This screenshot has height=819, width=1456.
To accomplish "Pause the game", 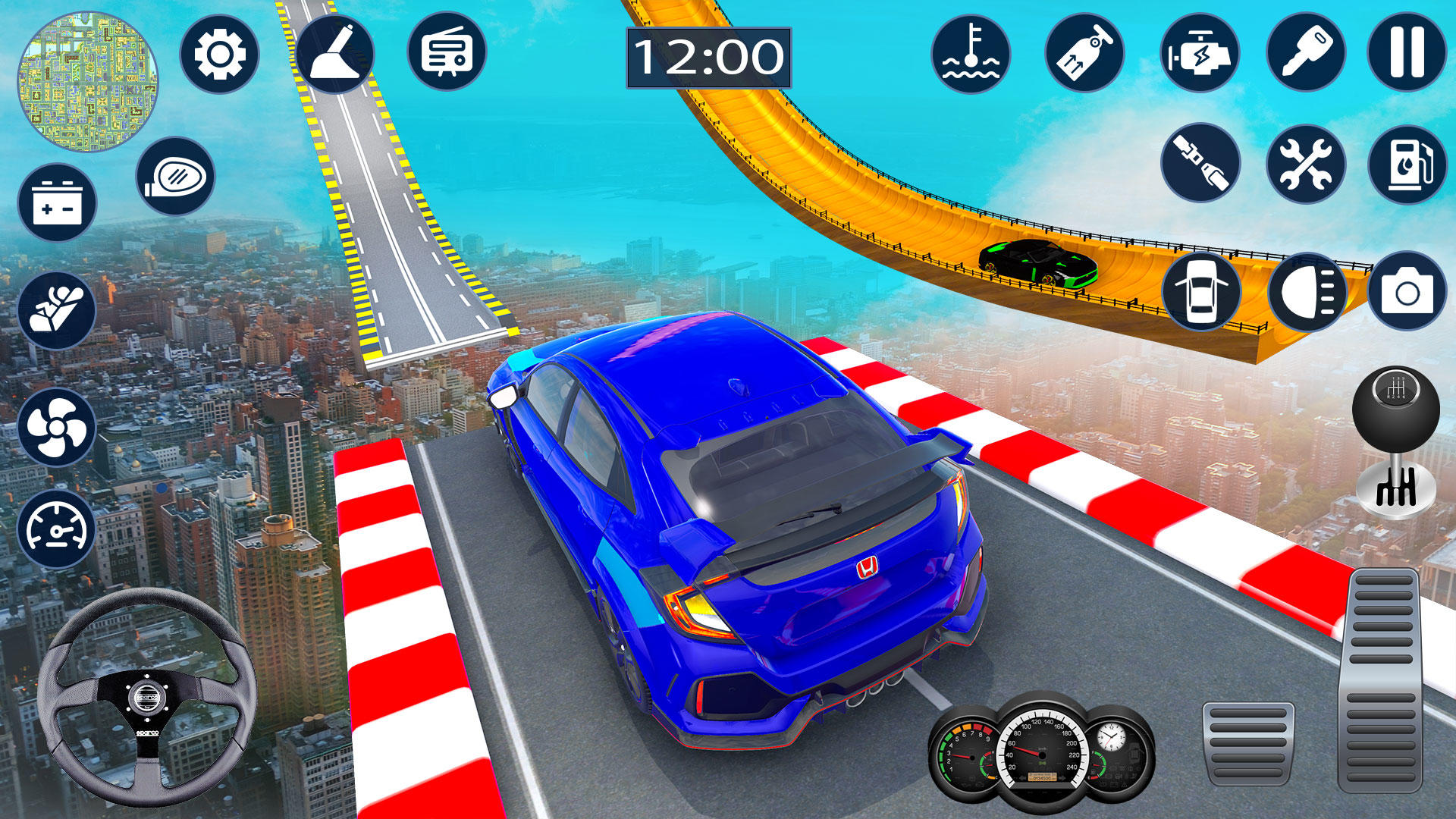I will coord(1407,53).
